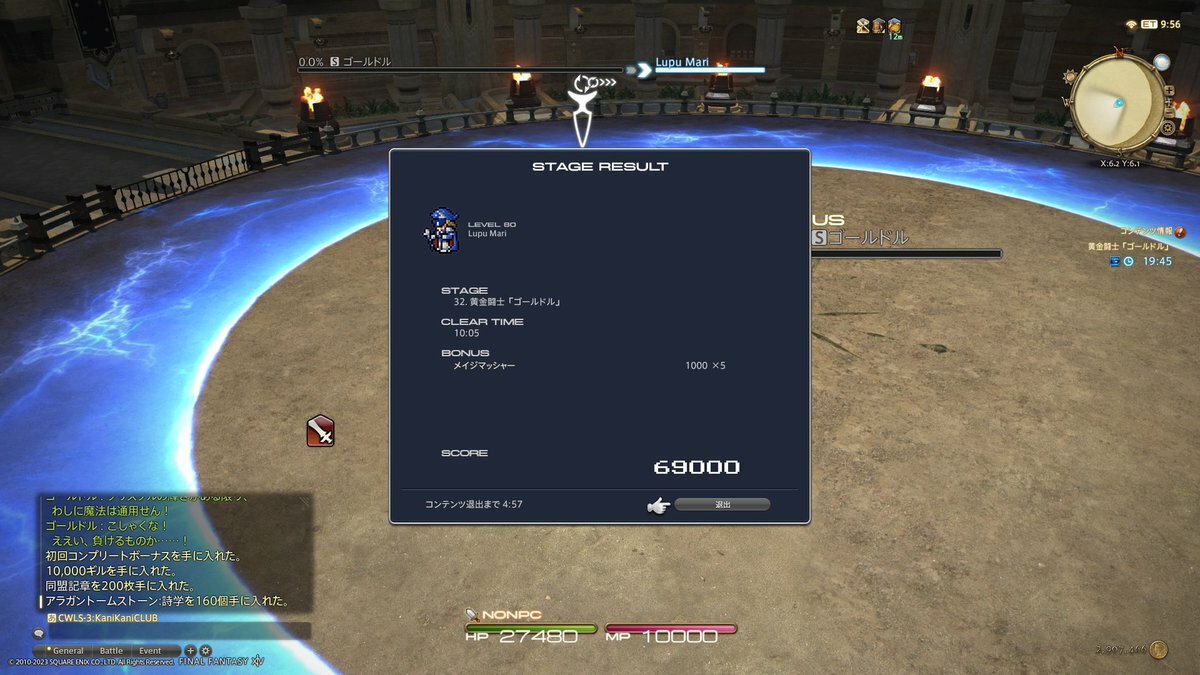
Task: Click the Eorzea Time clock display
Action: pyautogui.click(x=1160, y=24)
